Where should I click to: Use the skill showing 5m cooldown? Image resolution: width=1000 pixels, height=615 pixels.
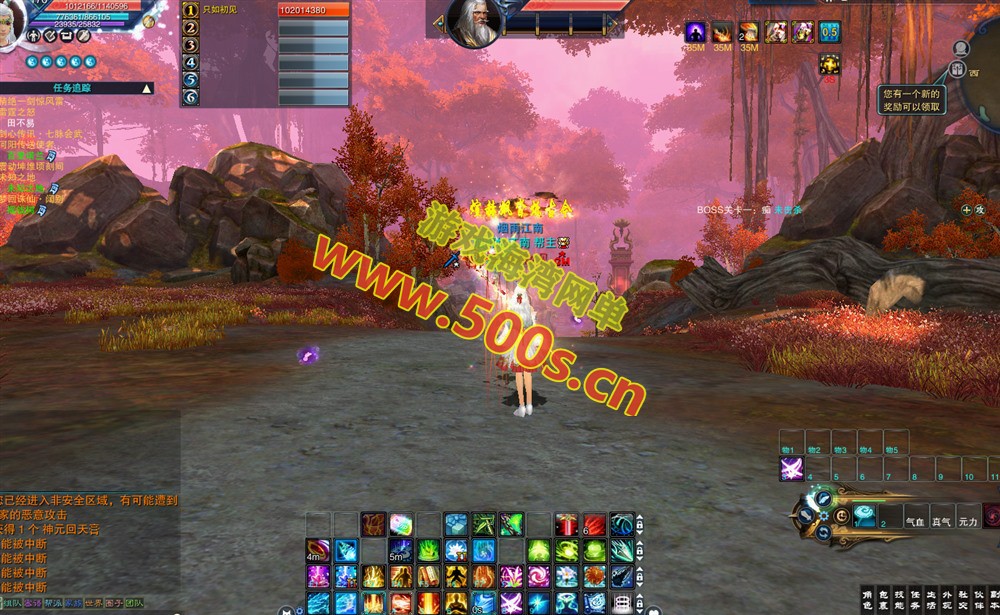tap(400, 550)
